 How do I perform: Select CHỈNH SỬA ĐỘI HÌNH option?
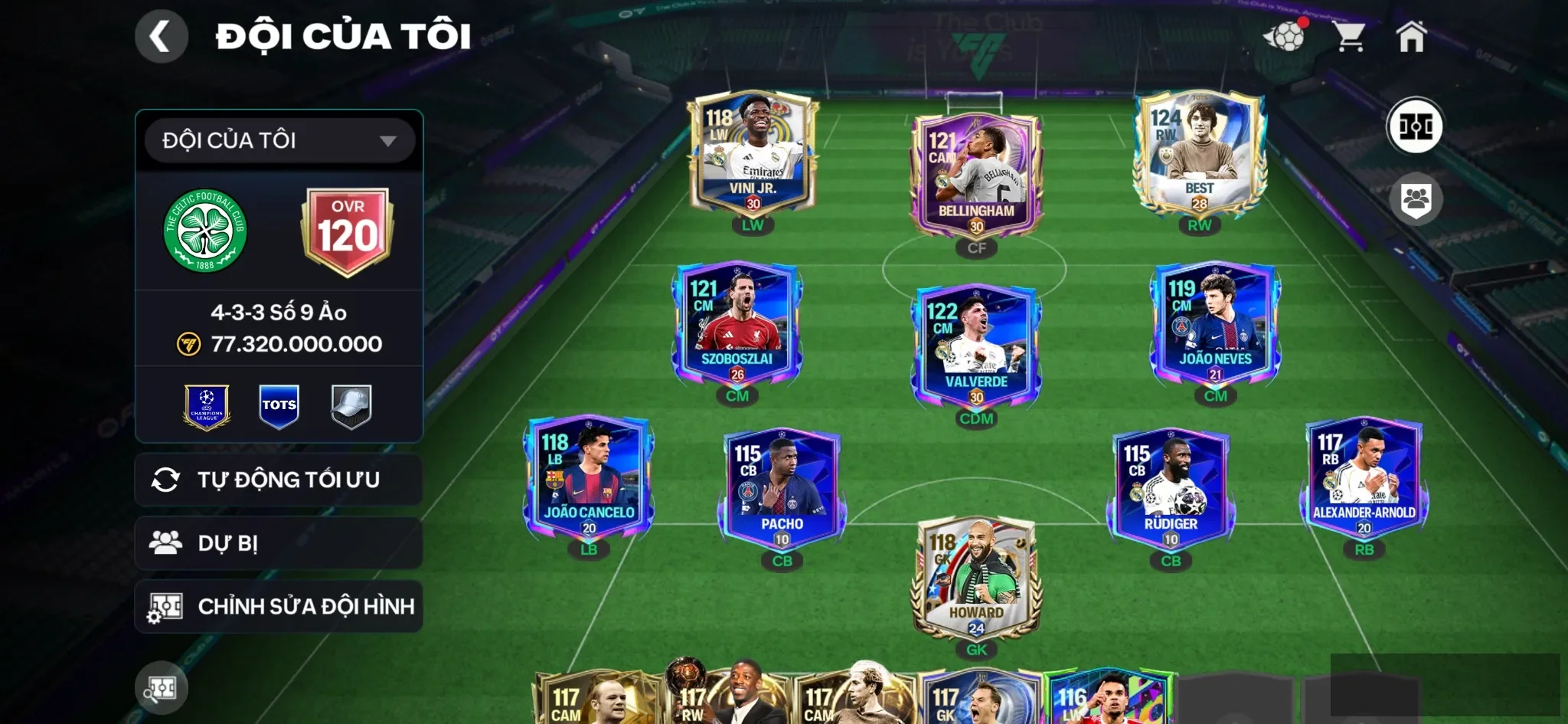click(279, 607)
